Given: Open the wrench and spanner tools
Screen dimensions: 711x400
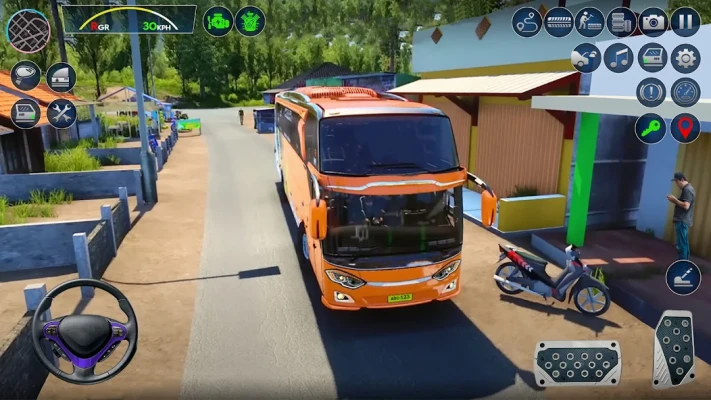Looking at the screenshot, I should click(61, 112).
